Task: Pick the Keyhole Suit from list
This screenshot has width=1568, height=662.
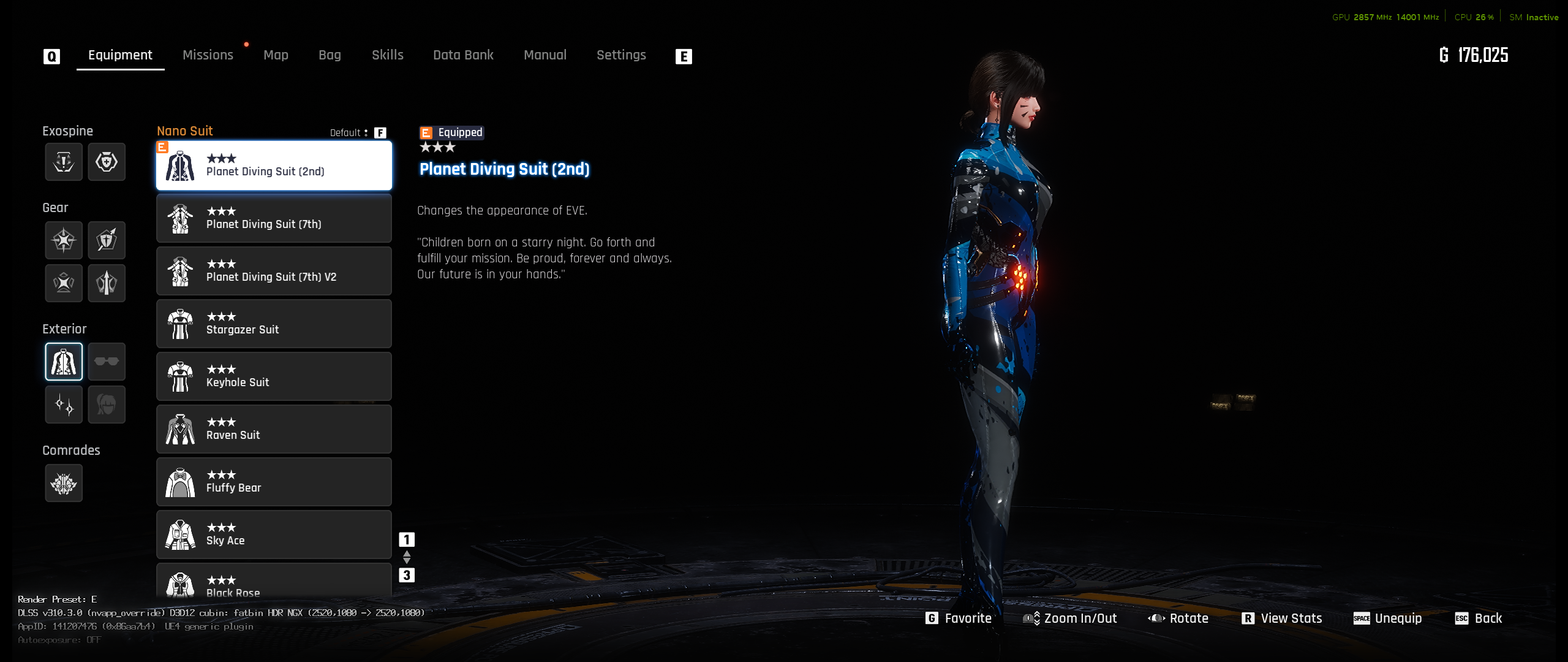Action: pyautogui.click(x=274, y=376)
